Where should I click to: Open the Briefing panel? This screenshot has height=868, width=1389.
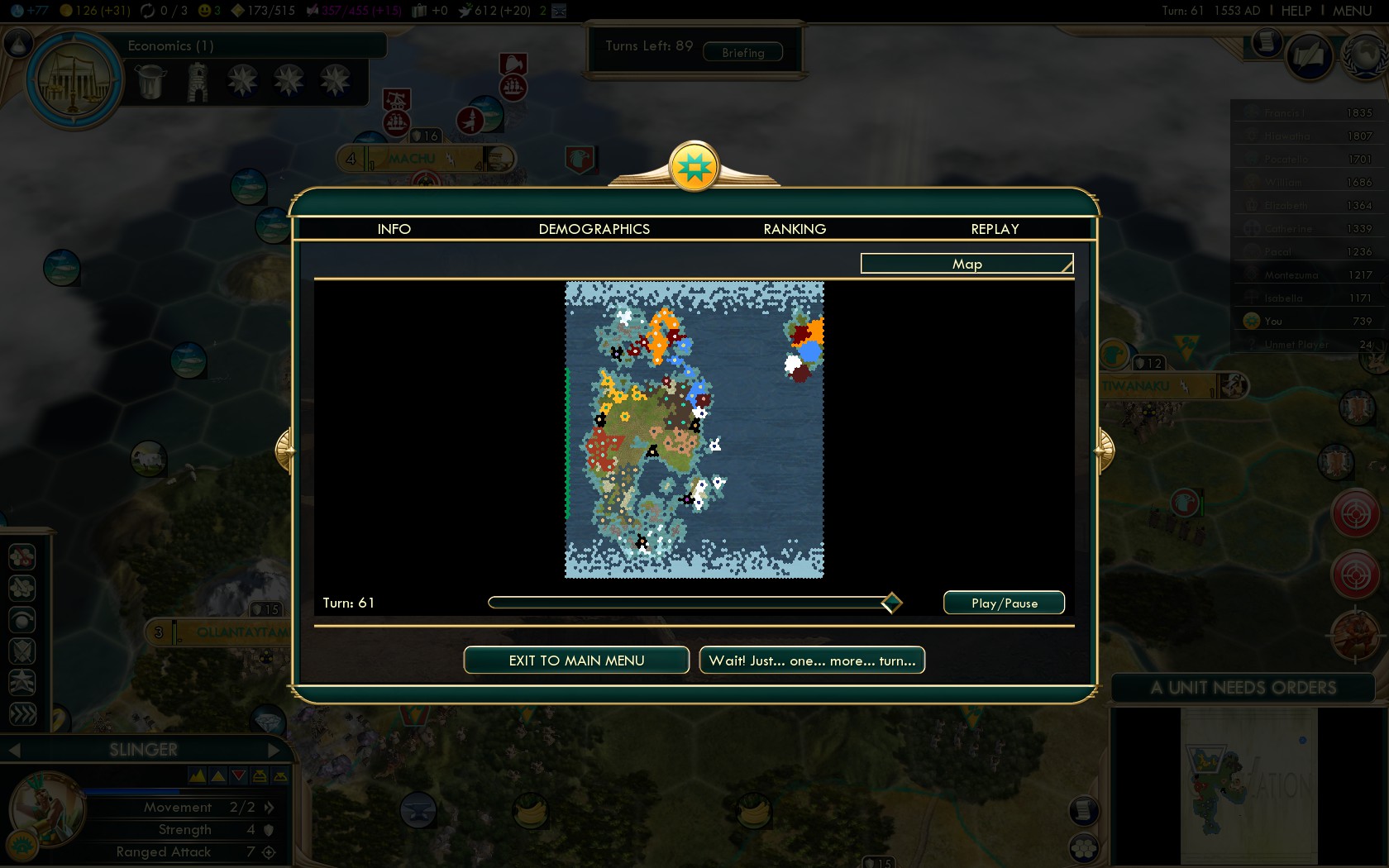(742, 53)
